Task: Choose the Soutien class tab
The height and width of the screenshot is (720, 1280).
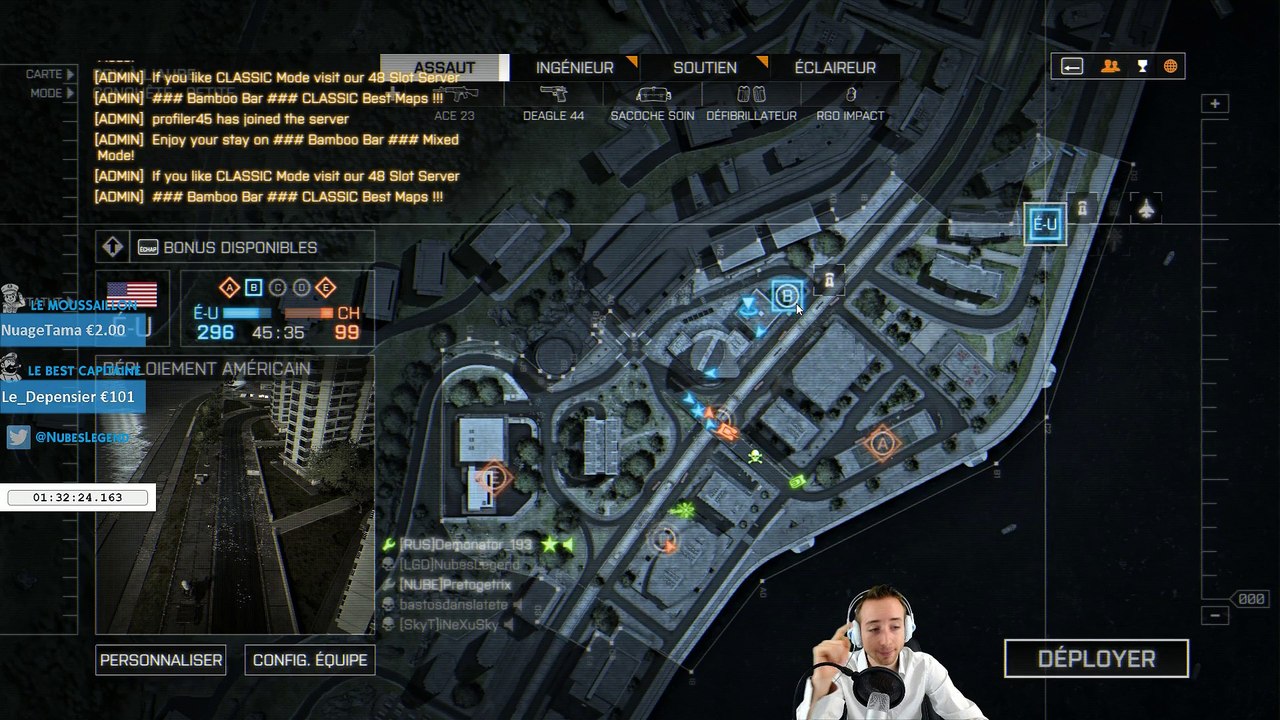Action: coord(705,68)
